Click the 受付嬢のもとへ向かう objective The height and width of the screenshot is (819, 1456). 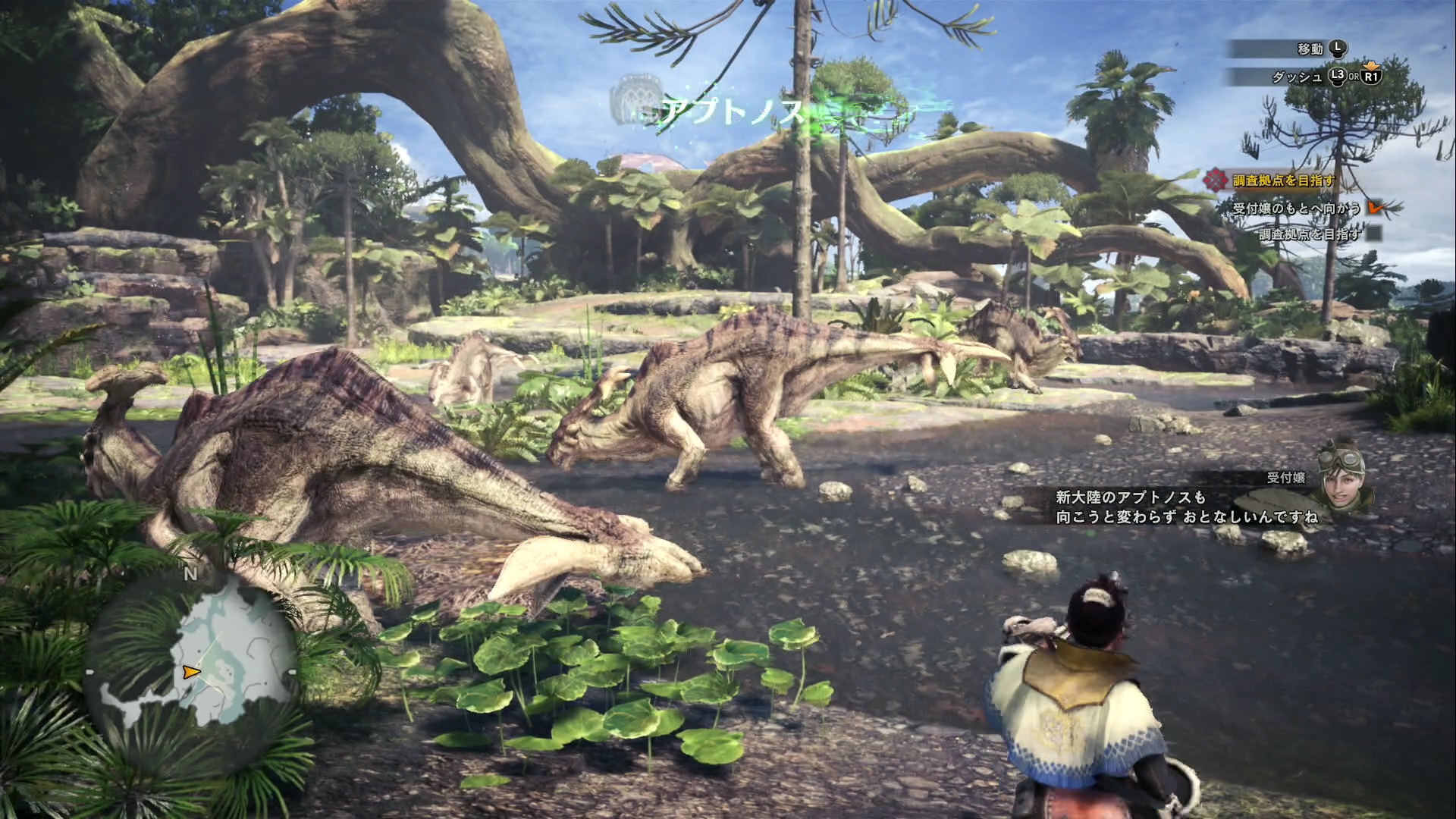[1296, 208]
